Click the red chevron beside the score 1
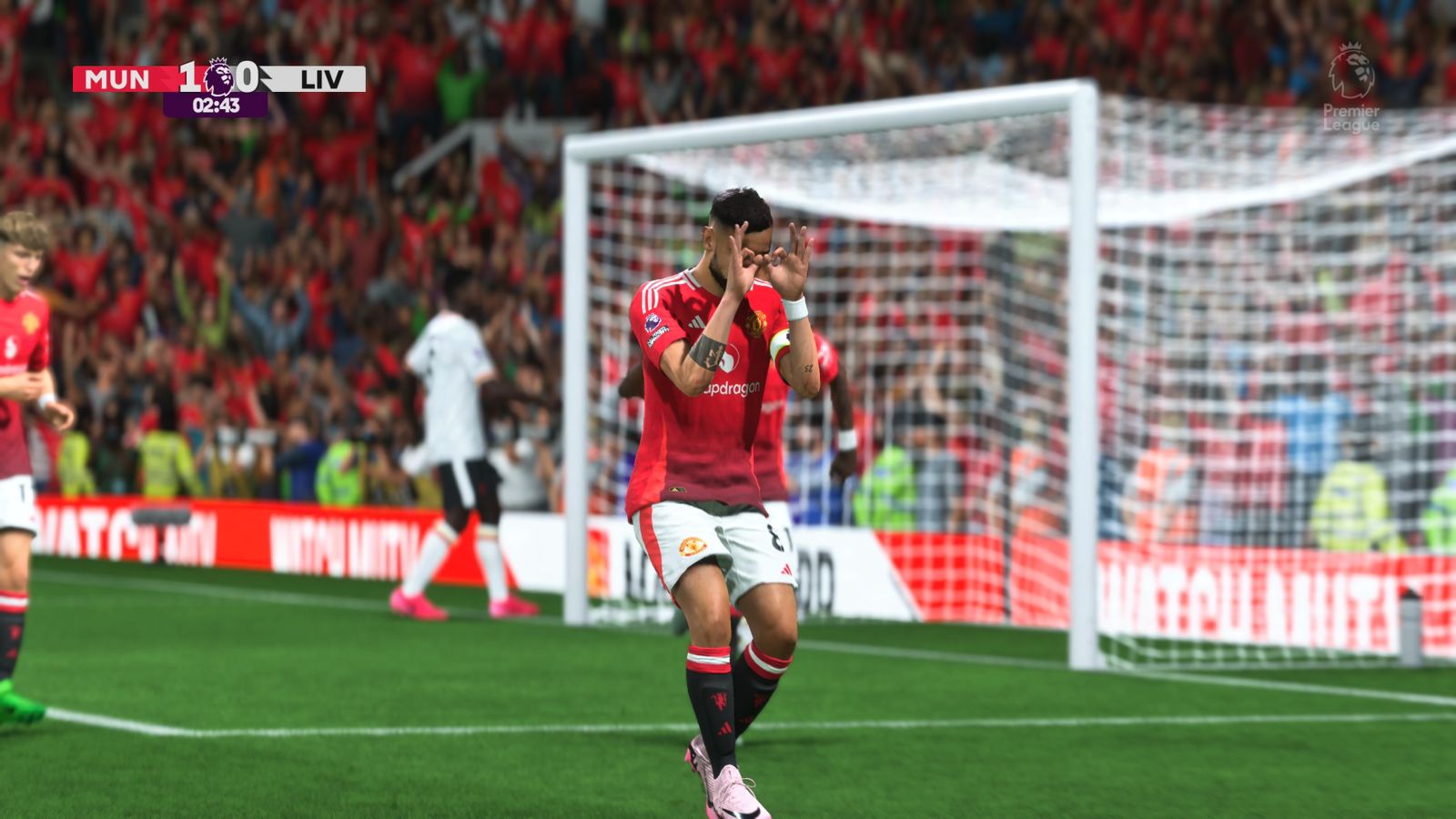The image size is (1456, 819). click(166, 76)
